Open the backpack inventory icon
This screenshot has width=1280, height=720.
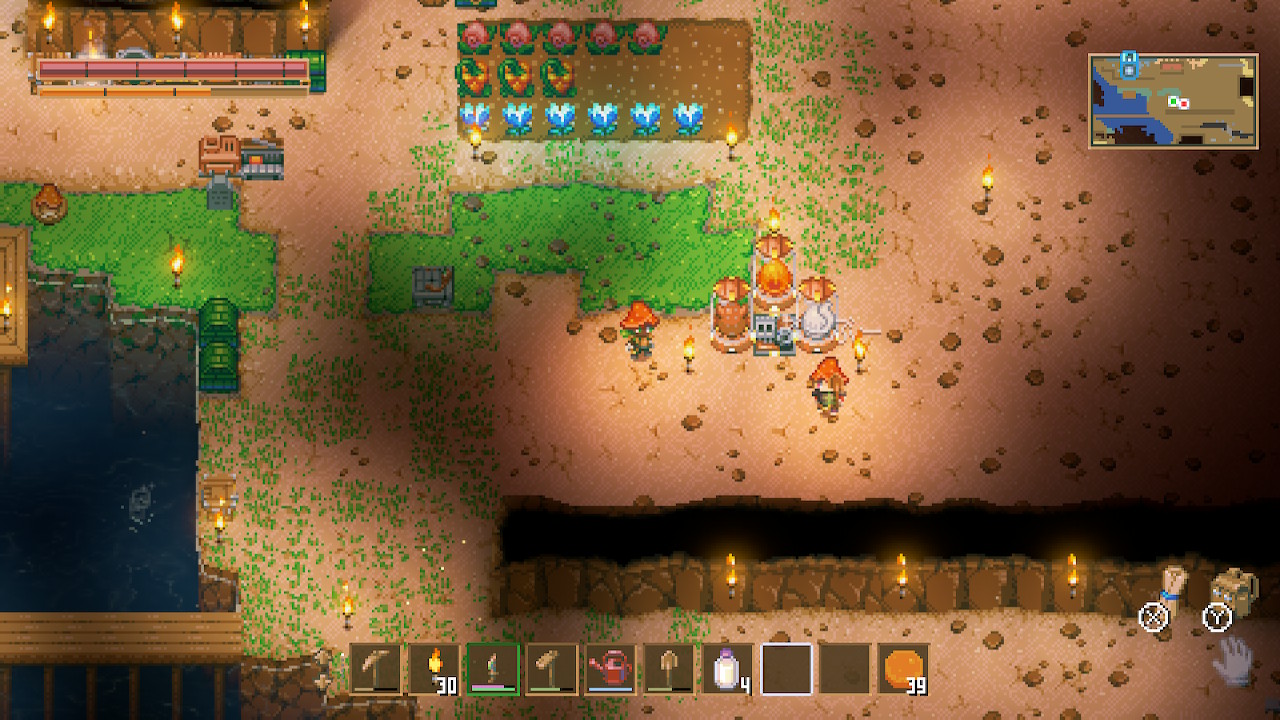pyautogui.click(x=1234, y=588)
